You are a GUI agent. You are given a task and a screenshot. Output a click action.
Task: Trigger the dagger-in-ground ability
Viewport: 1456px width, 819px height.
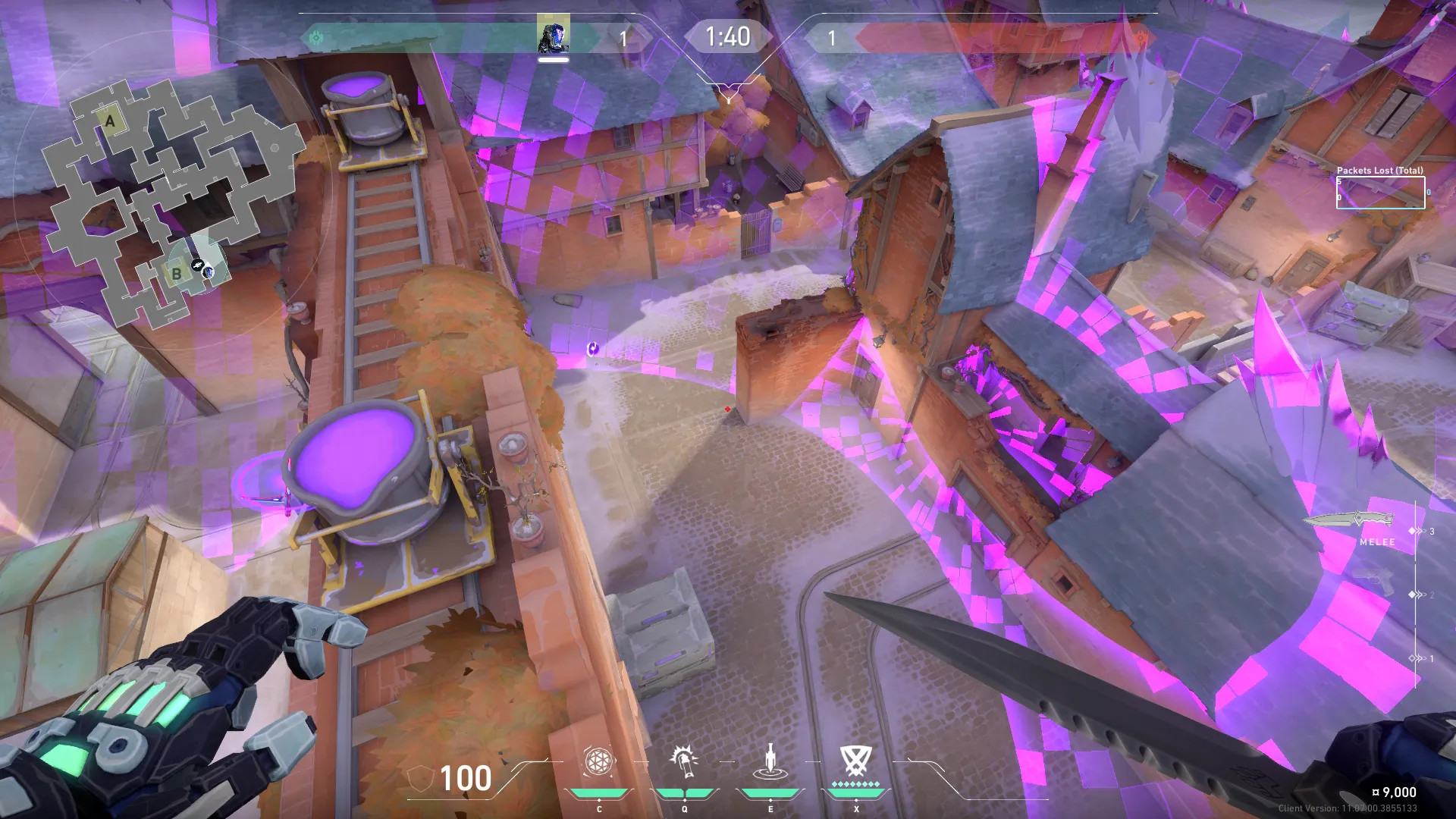coord(770,761)
